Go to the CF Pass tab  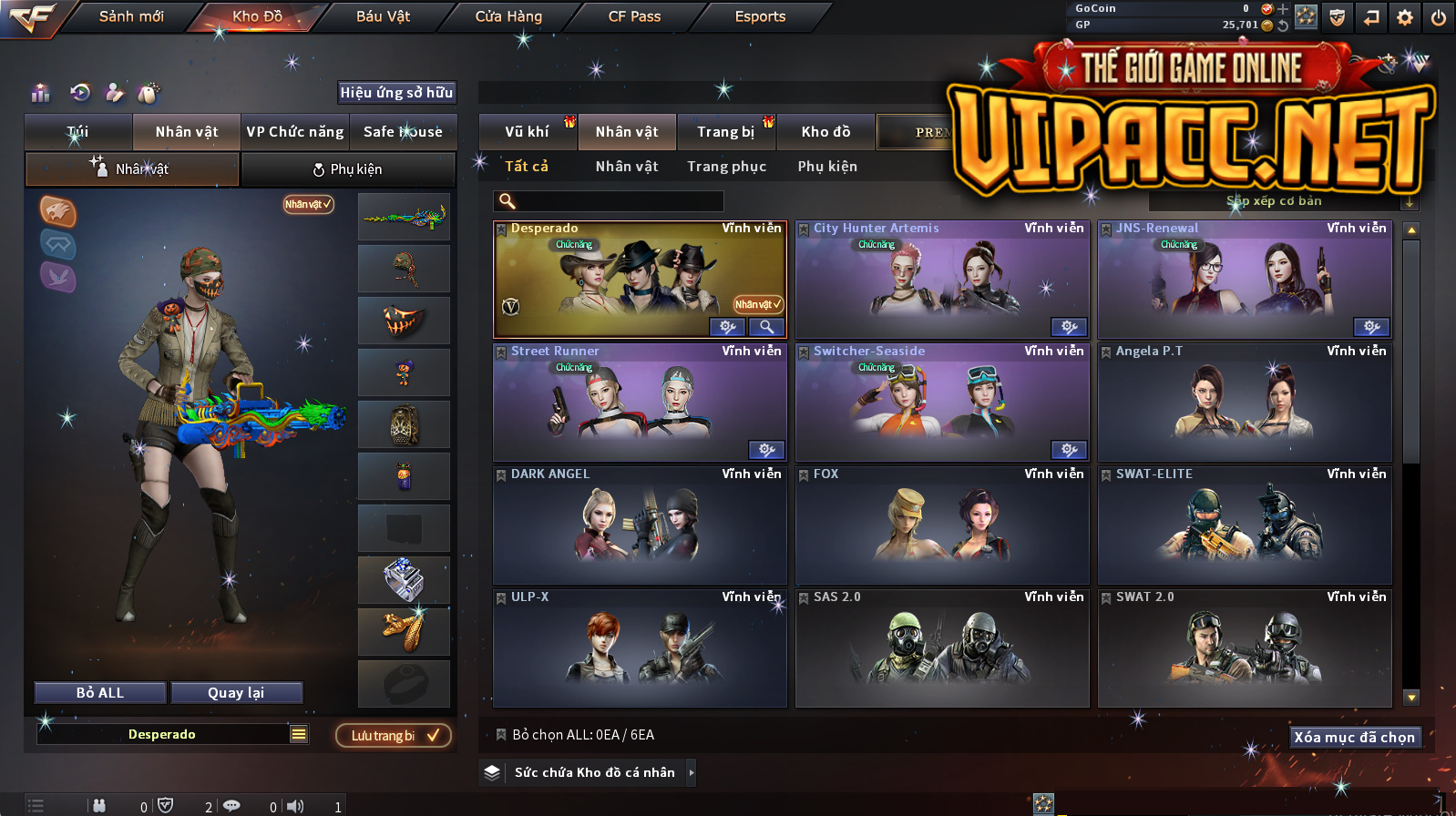(x=634, y=16)
